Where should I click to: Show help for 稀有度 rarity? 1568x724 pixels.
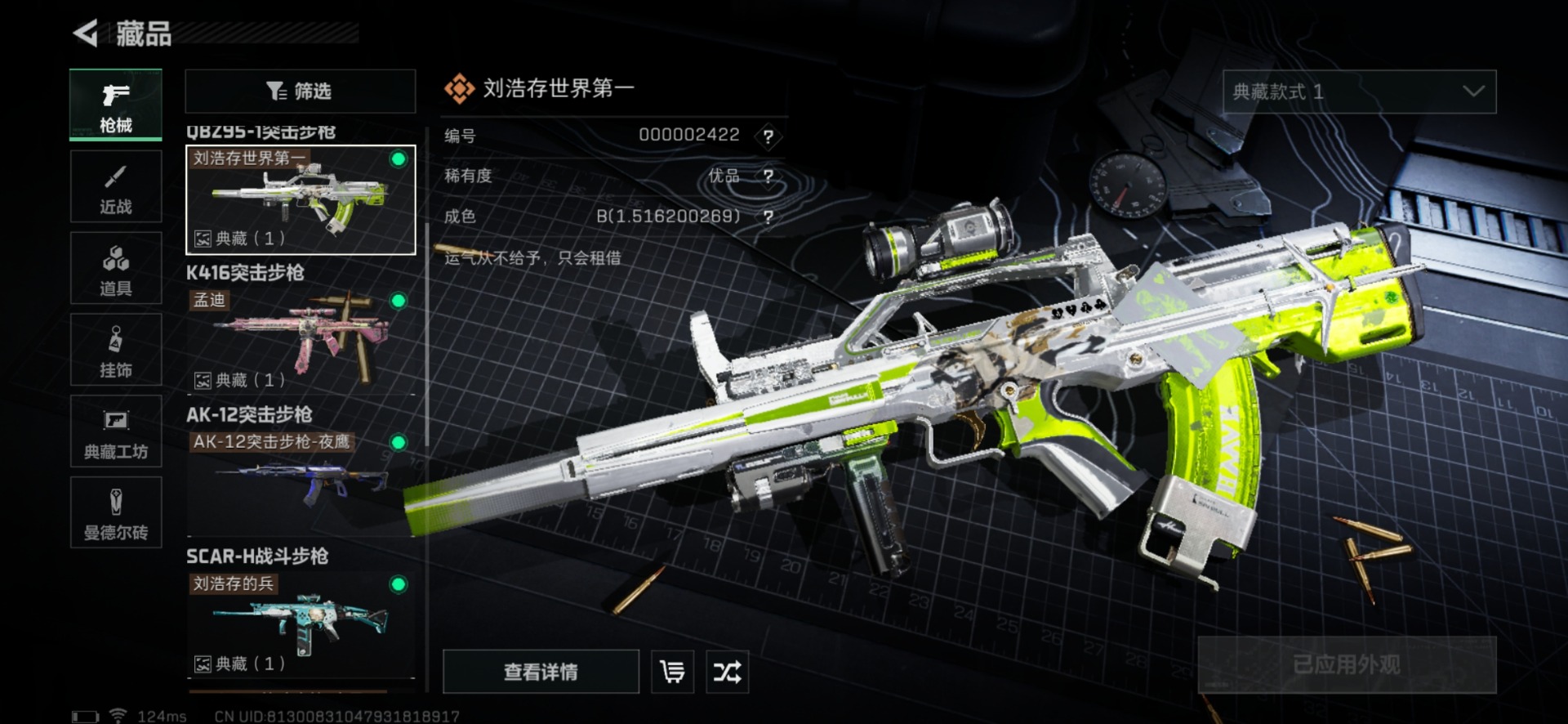point(768,176)
